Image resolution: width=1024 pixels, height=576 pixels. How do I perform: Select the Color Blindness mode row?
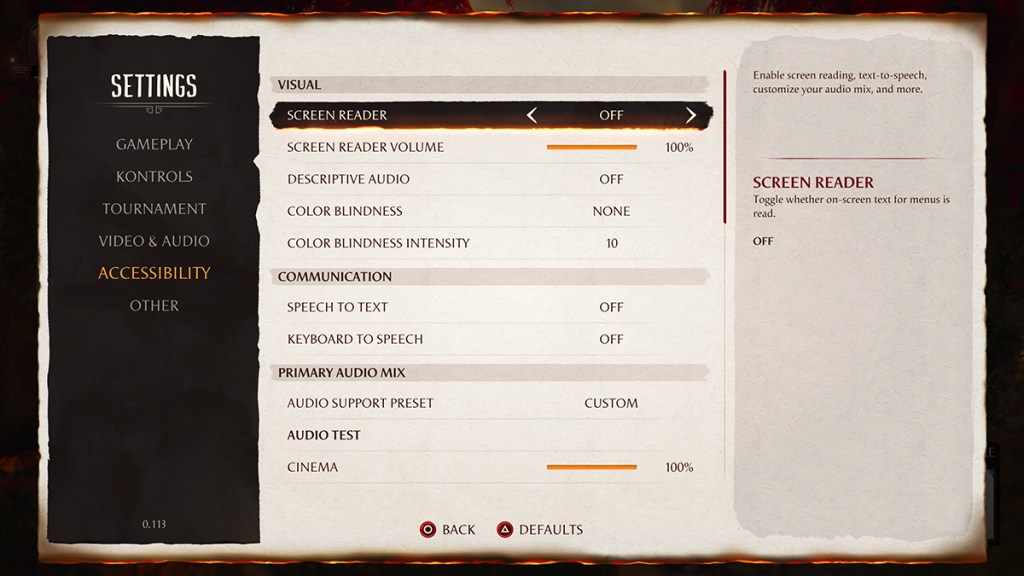(490, 211)
